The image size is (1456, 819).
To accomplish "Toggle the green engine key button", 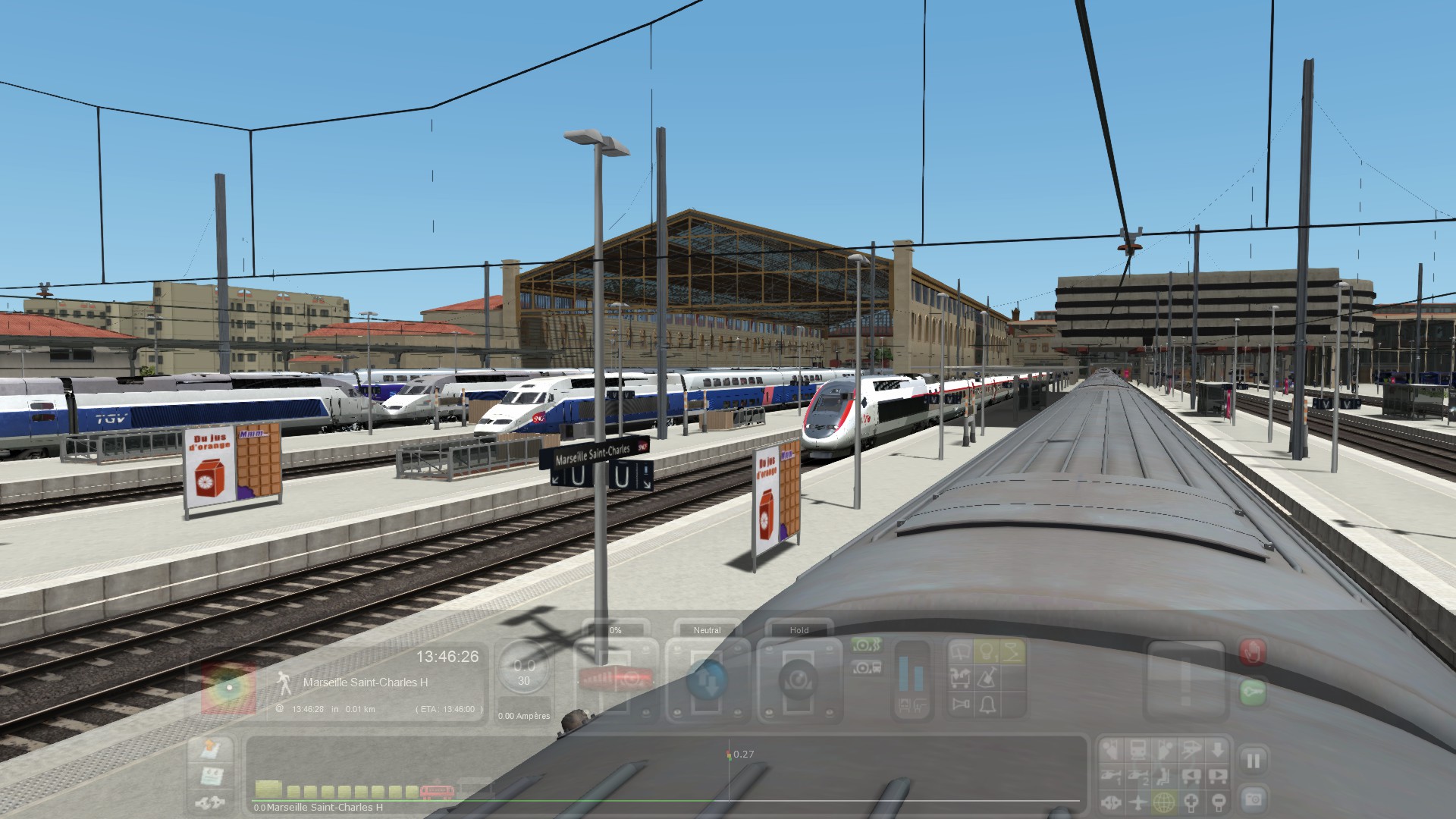I will tap(1252, 692).
